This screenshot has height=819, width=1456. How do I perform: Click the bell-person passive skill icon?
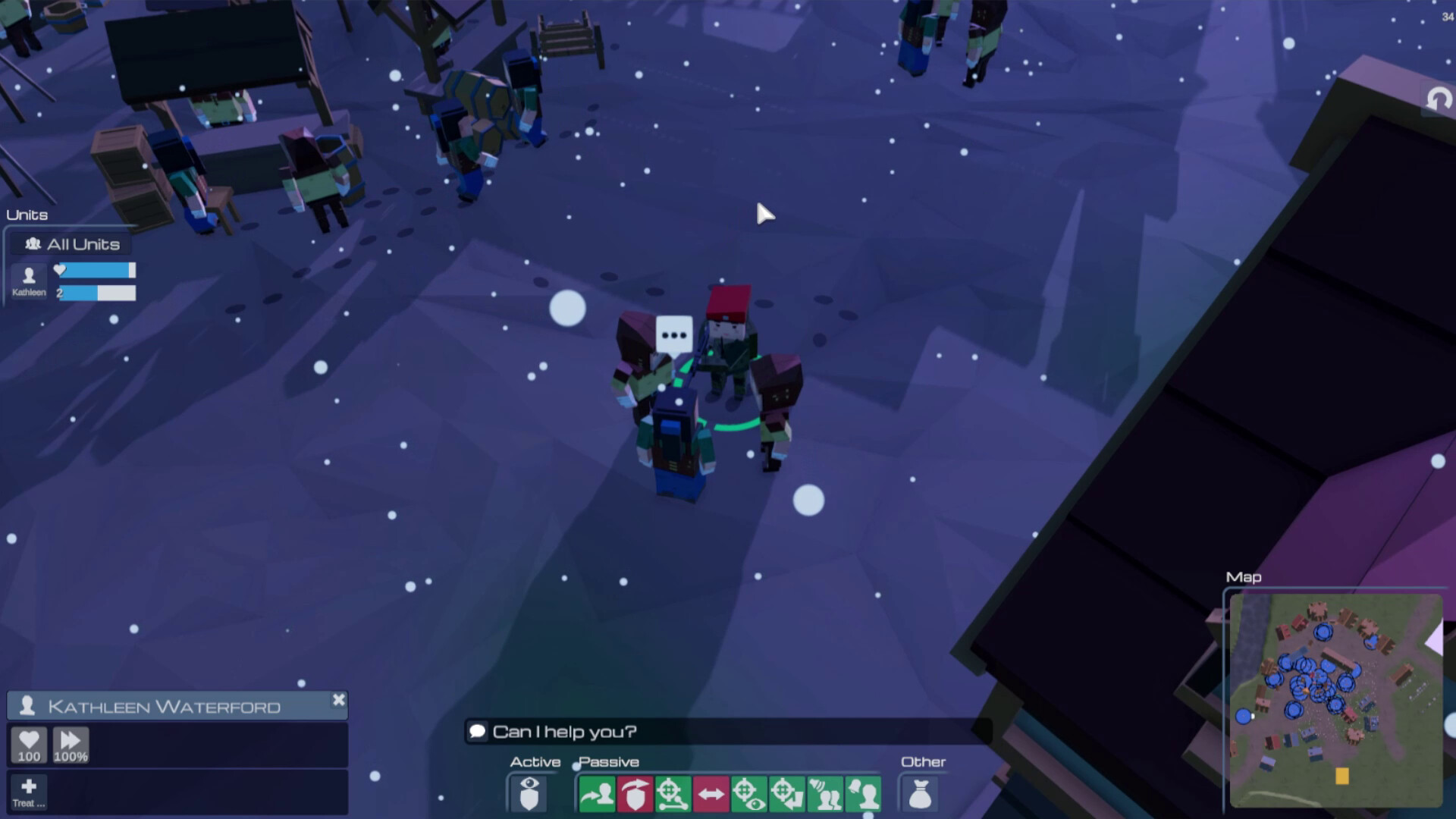click(863, 793)
